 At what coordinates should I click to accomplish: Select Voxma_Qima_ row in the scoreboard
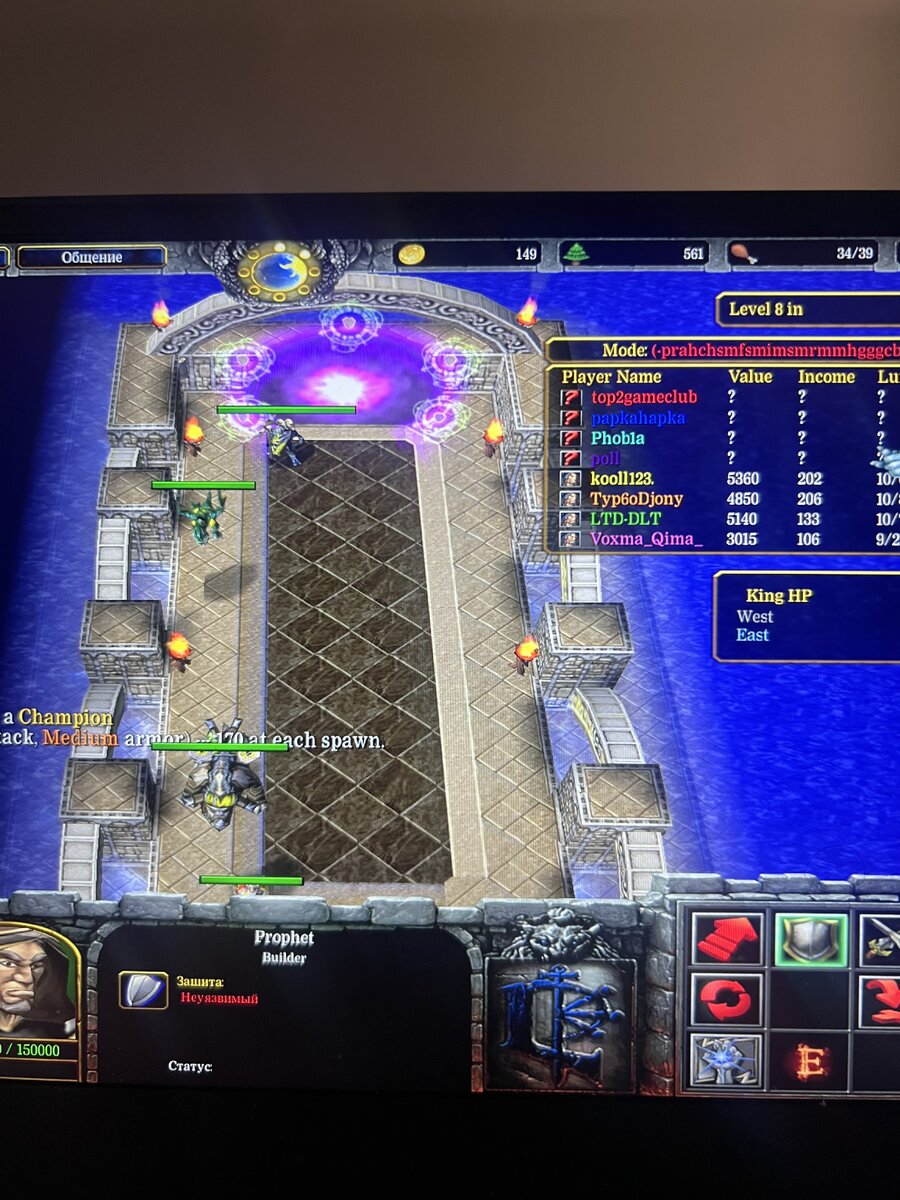[x=646, y=540]
